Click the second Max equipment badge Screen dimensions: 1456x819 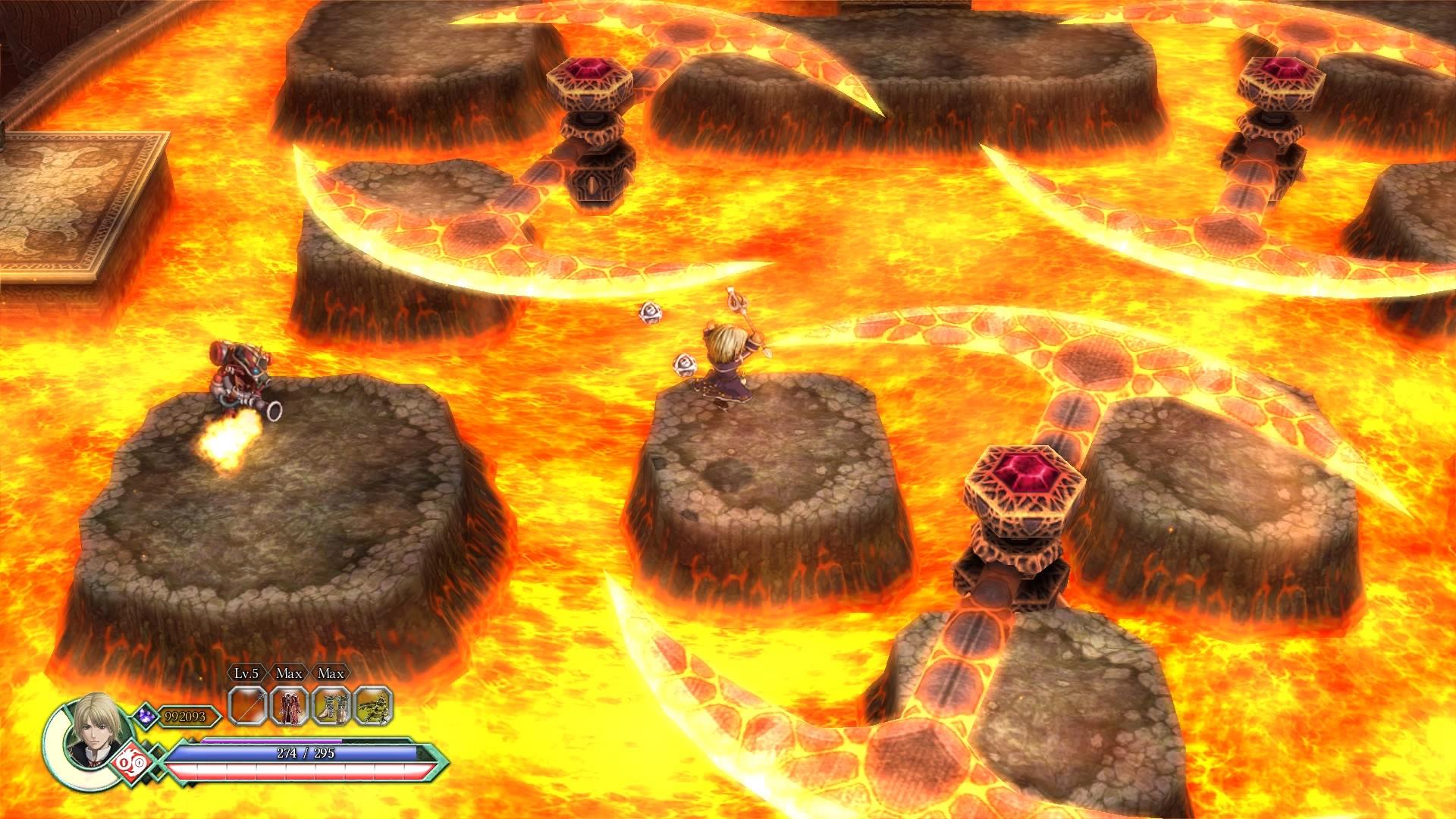point(332,674)
